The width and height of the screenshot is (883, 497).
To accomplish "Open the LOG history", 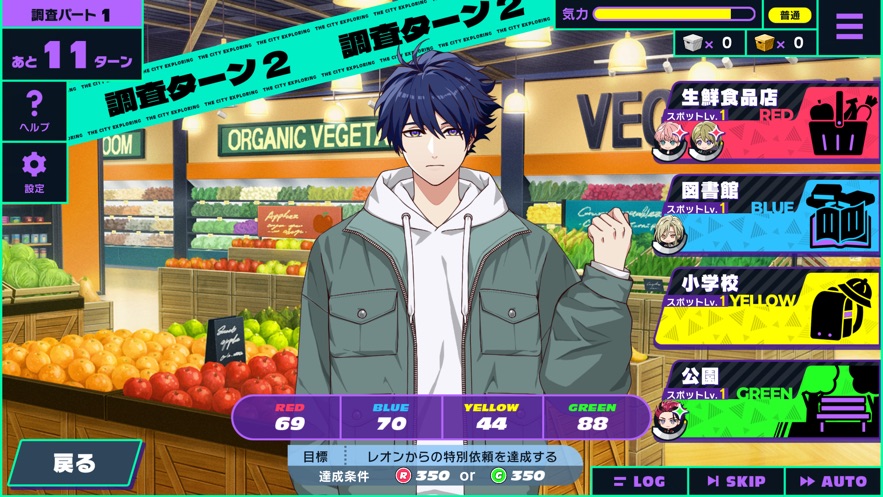I will click(x=638, y=482).
